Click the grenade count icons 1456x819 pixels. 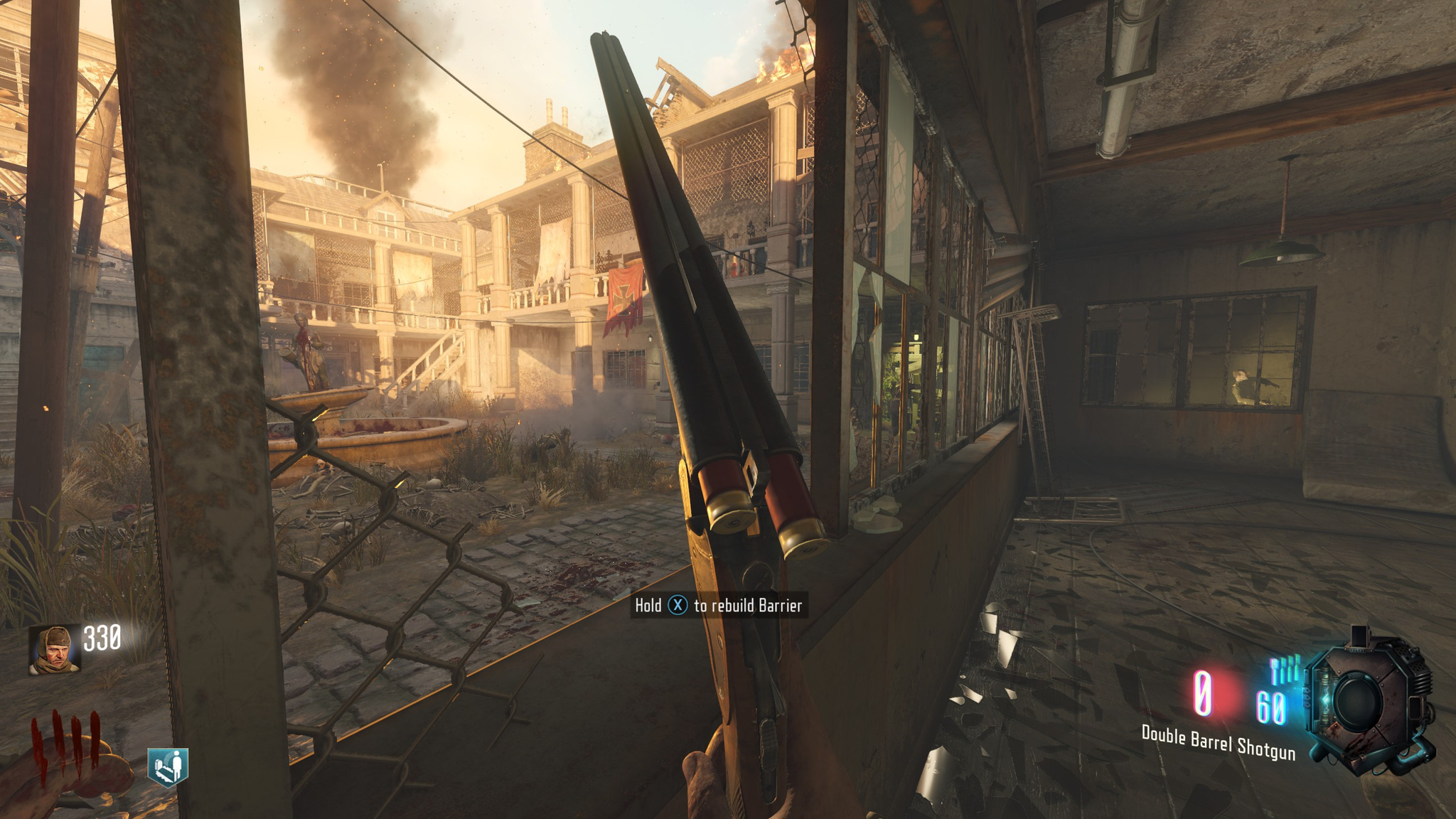point(1286,670)
